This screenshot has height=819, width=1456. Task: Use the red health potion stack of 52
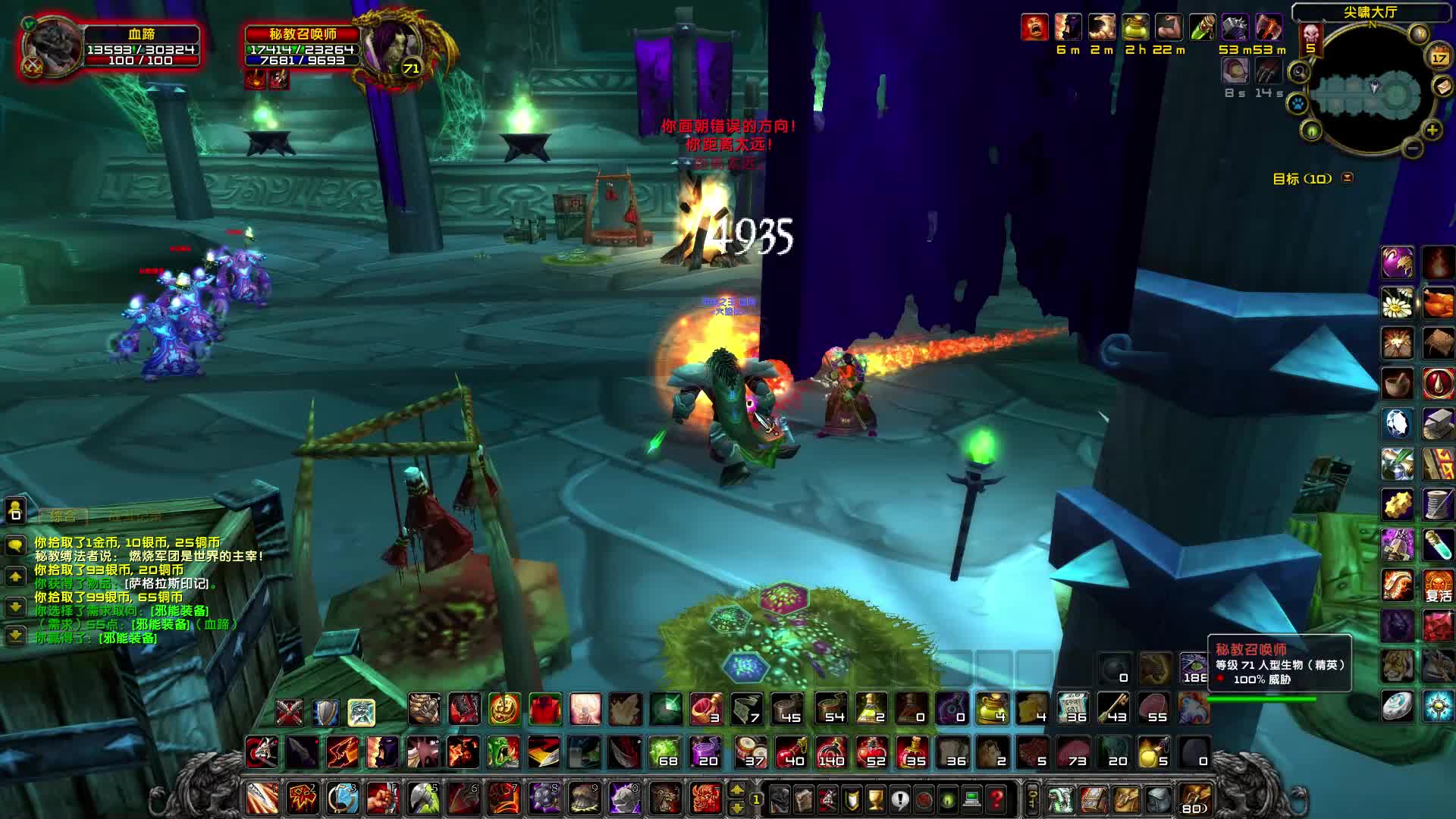[871, 753]
